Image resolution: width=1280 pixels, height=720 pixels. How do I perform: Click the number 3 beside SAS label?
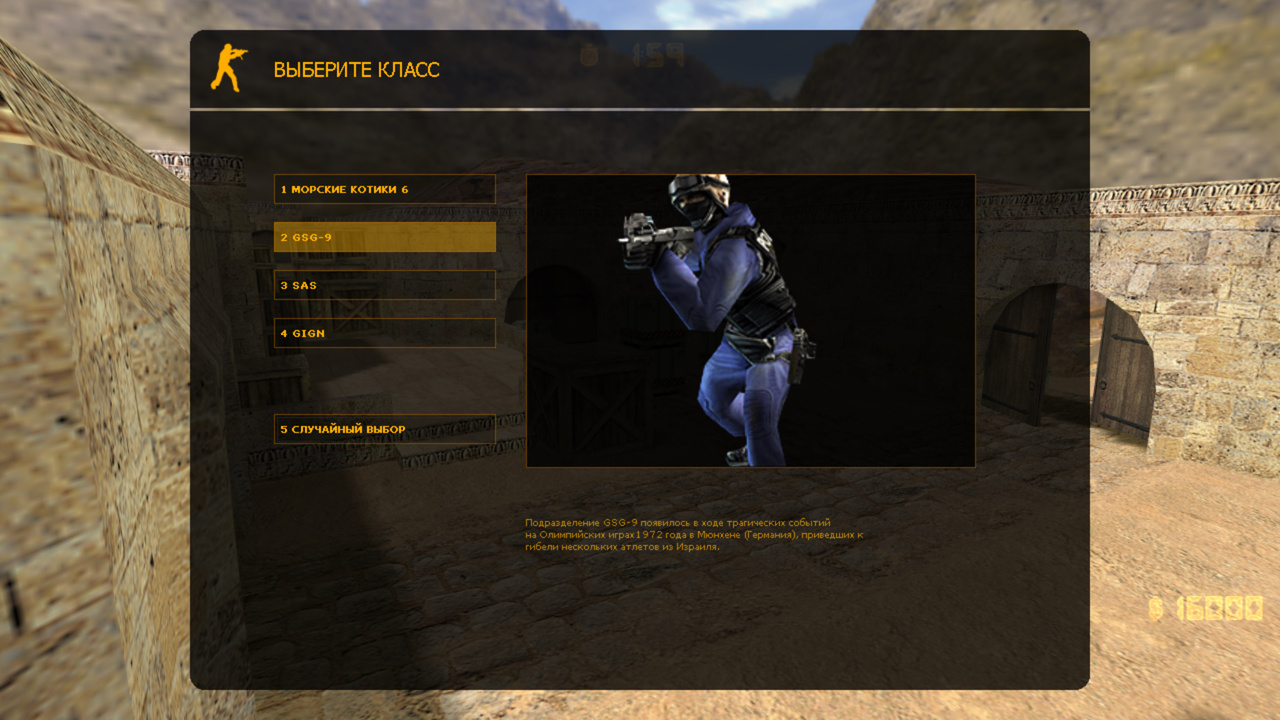(x=283, y=284)
